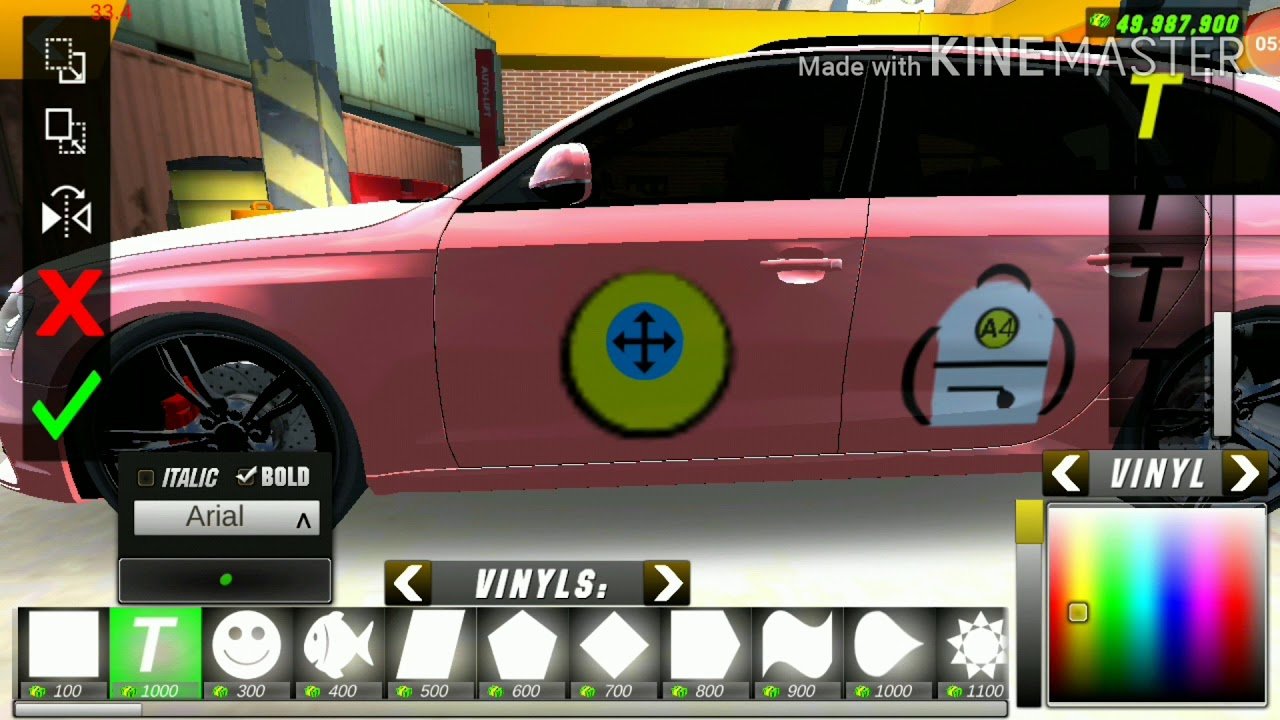Select the text T vinyl
The image size is (1280, 720).
[x=155, y=645]
